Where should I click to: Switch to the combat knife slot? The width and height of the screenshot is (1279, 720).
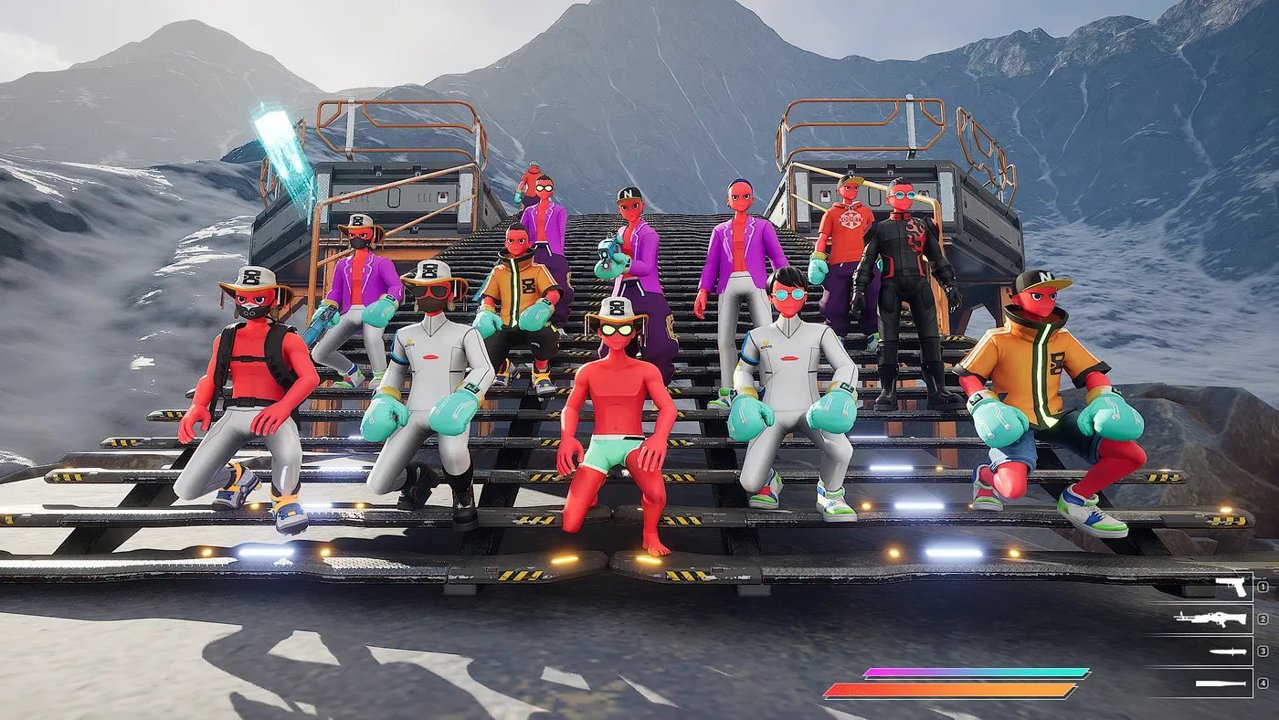click(x=1229, y=651)
